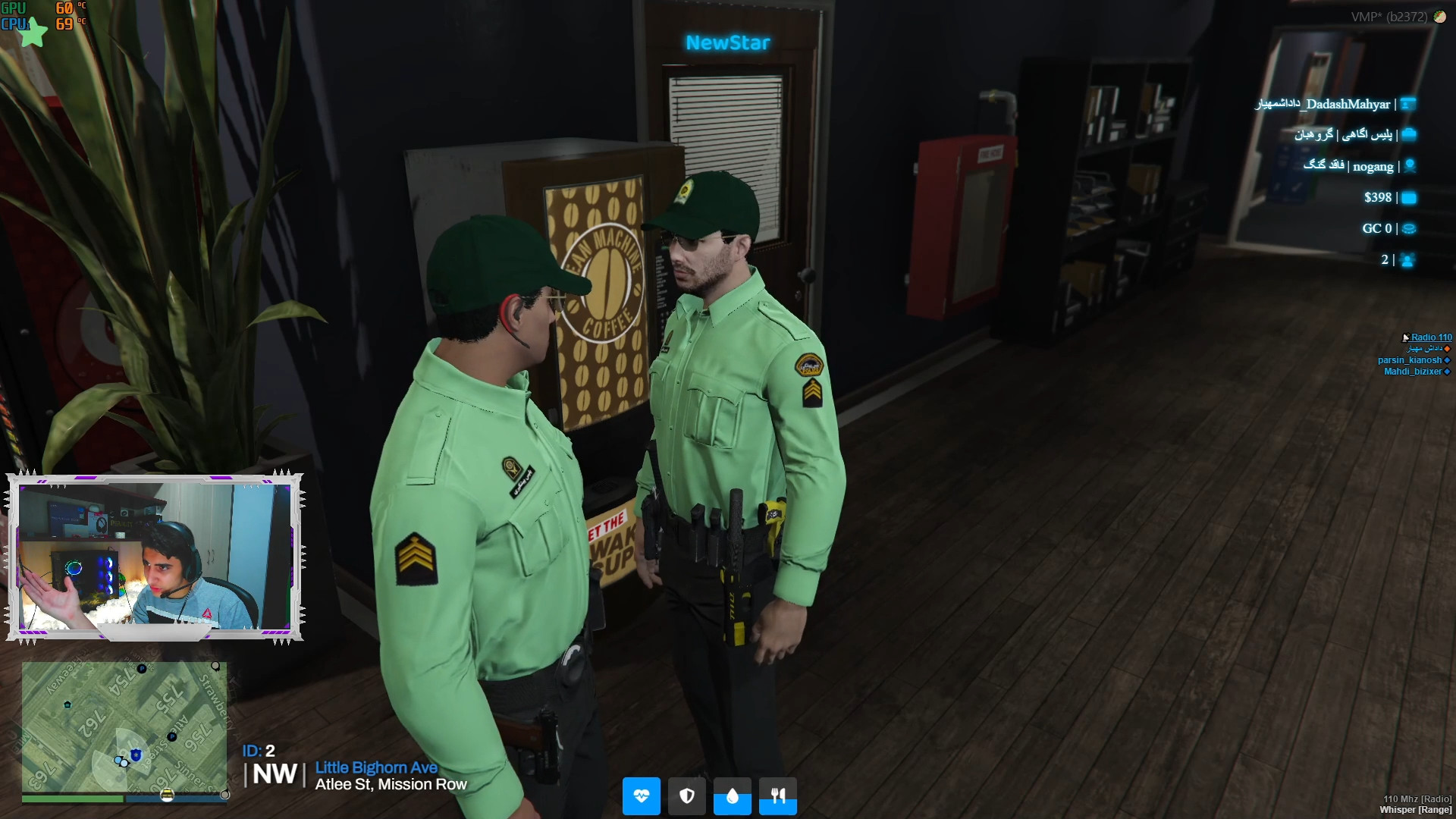
Task: Open the Radio 110 channel label
Action: click(x=1431, y=337)
